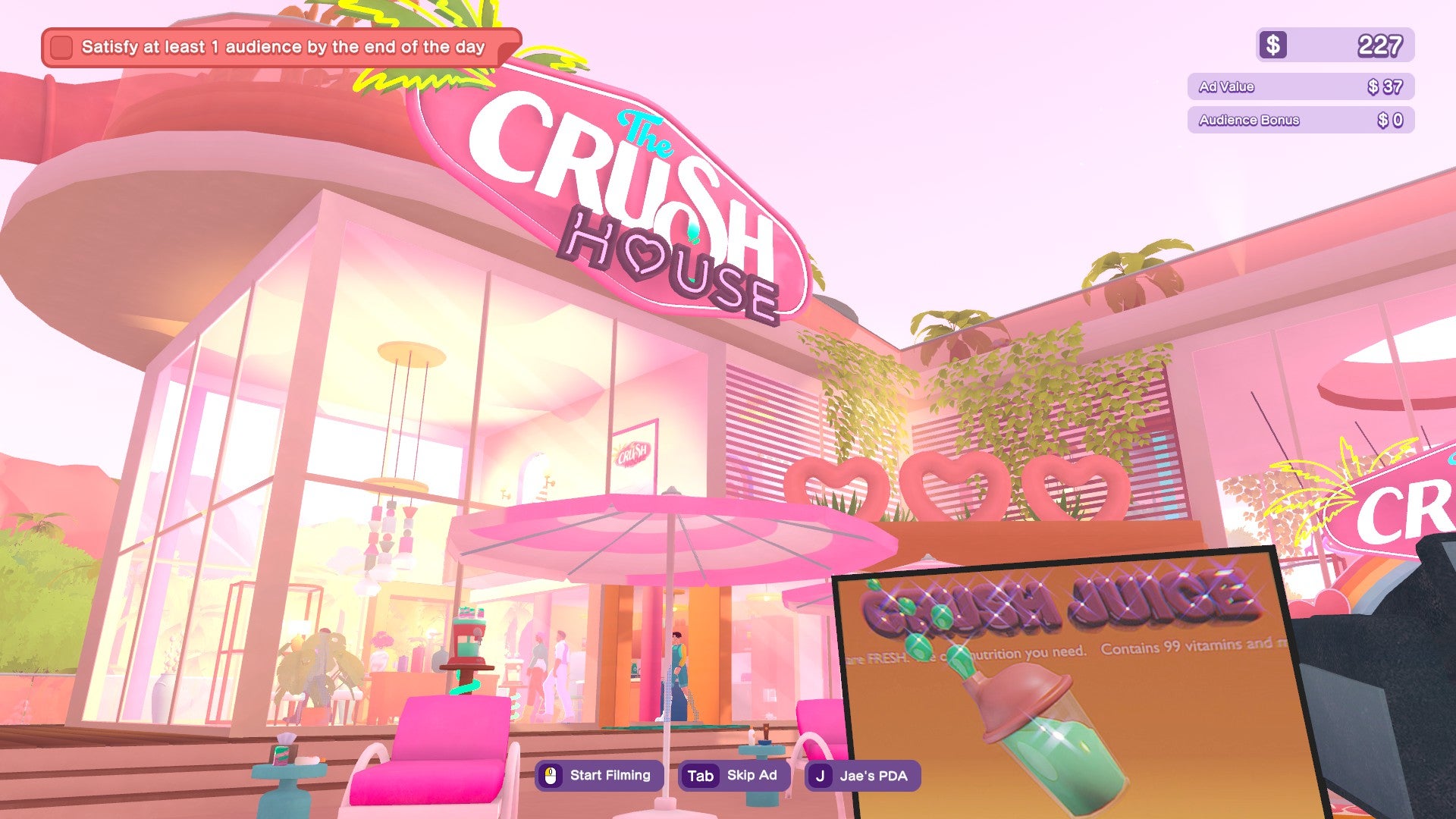Tick the objective's red checkbox
The height and width of the screenshot is (819, 1456).
(x=61, y=47)
